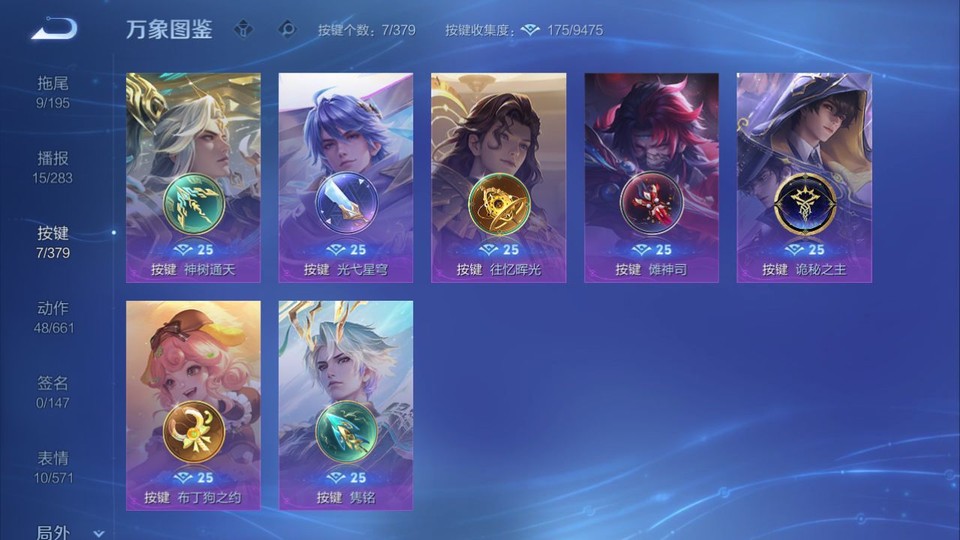Open the 表情 category tab

click(x=53, y=467)
